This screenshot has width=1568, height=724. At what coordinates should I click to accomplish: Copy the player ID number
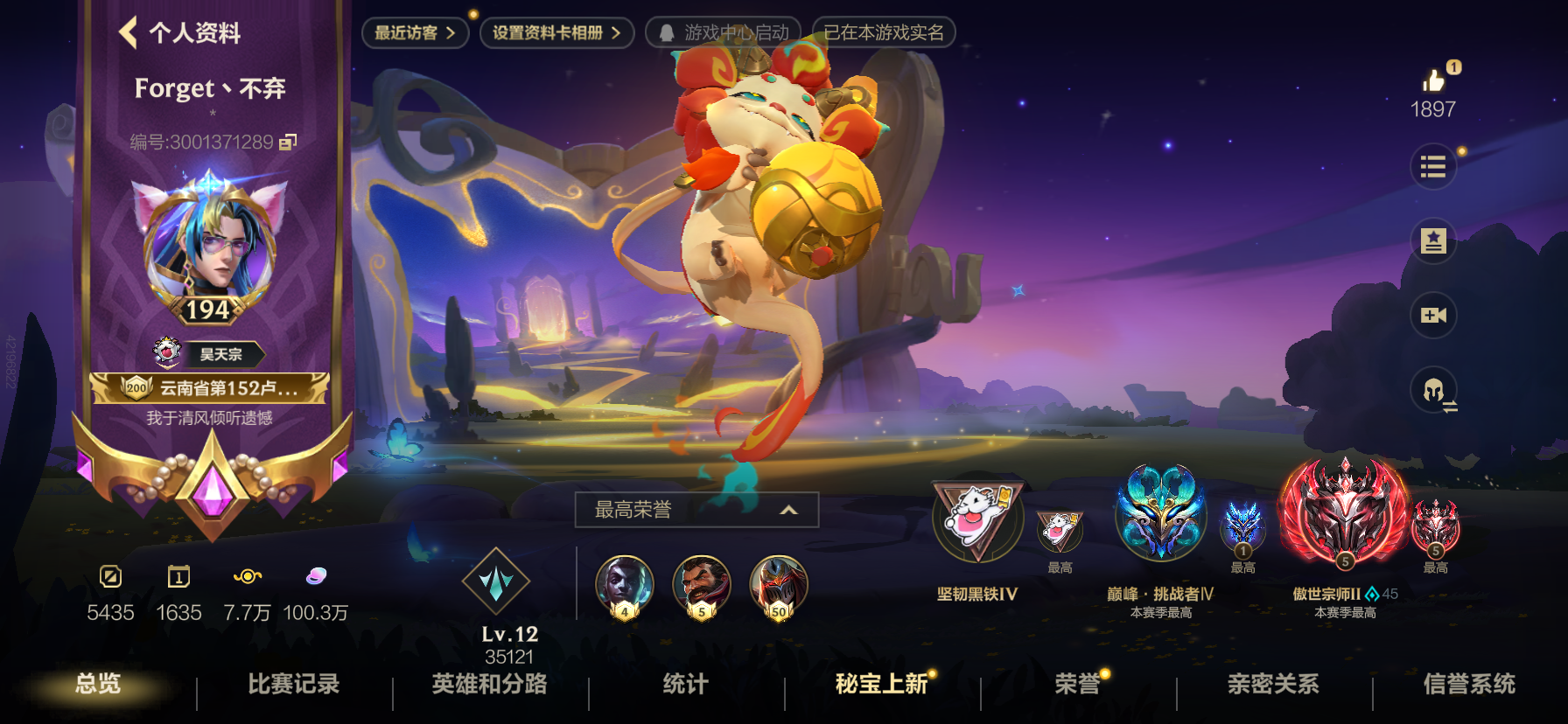[x=288, y=142]
